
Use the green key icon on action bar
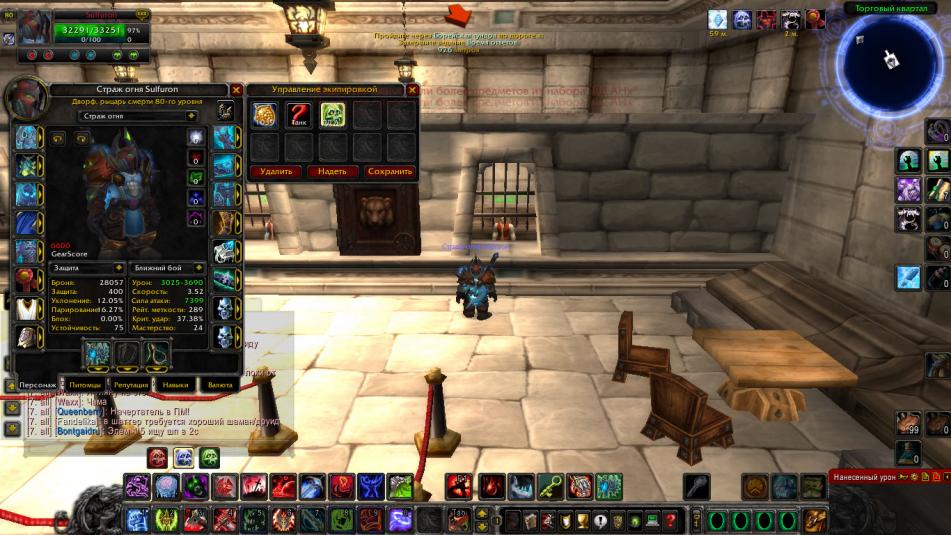point(551,487)
